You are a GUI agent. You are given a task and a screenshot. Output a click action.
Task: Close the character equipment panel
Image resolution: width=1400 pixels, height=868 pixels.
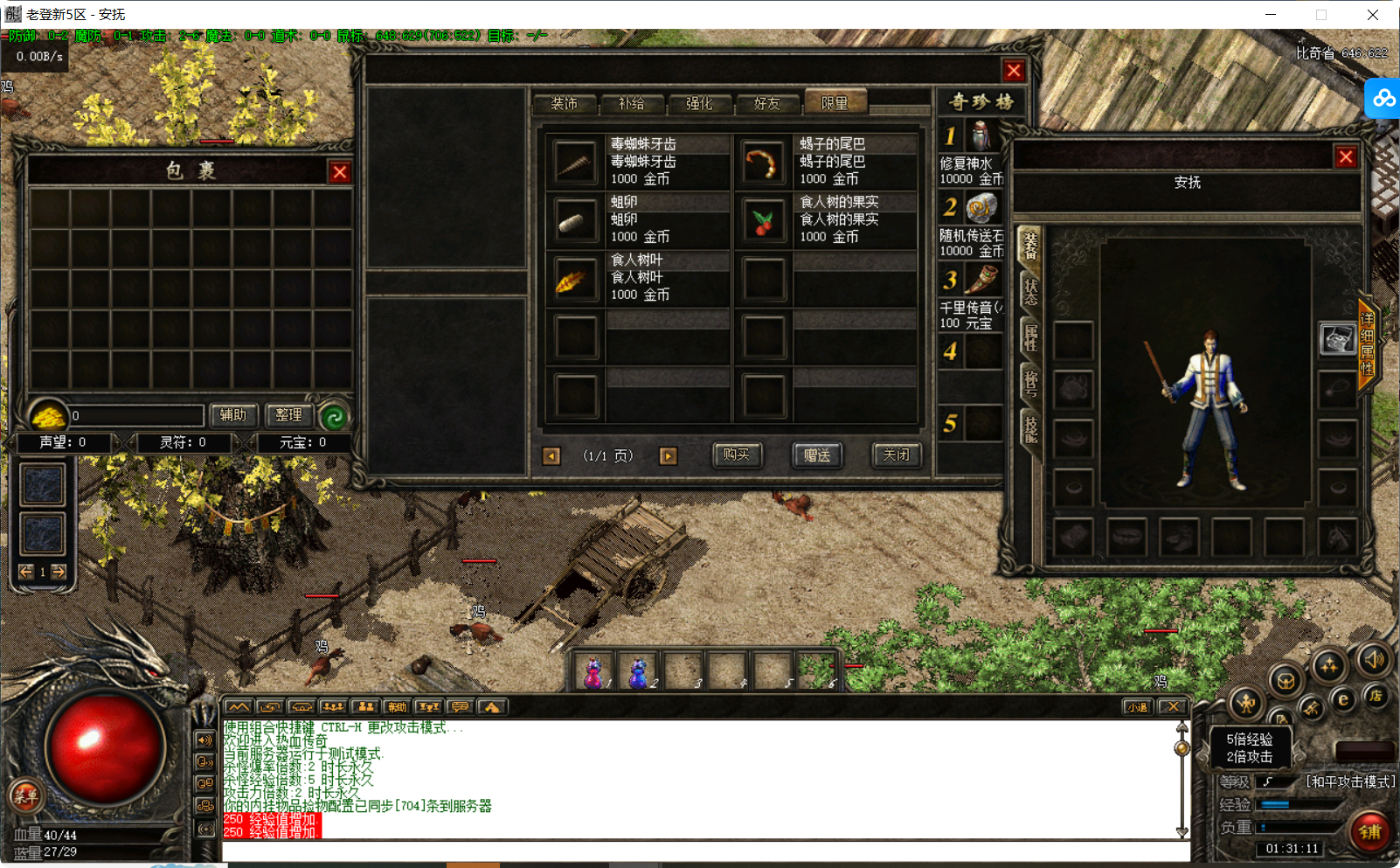1345,157
